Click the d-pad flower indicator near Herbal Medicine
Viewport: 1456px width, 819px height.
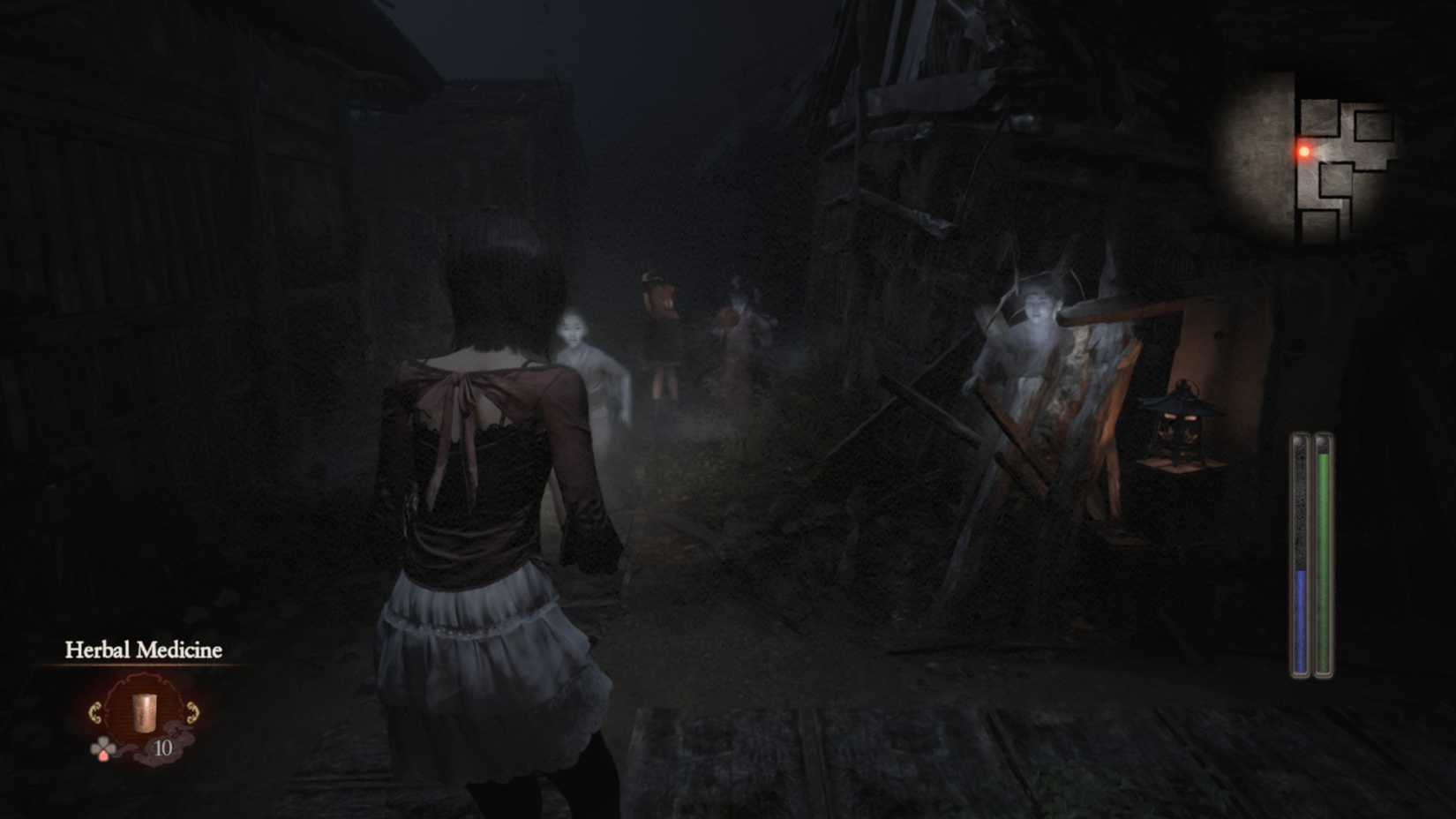click(x=104, y=746)
